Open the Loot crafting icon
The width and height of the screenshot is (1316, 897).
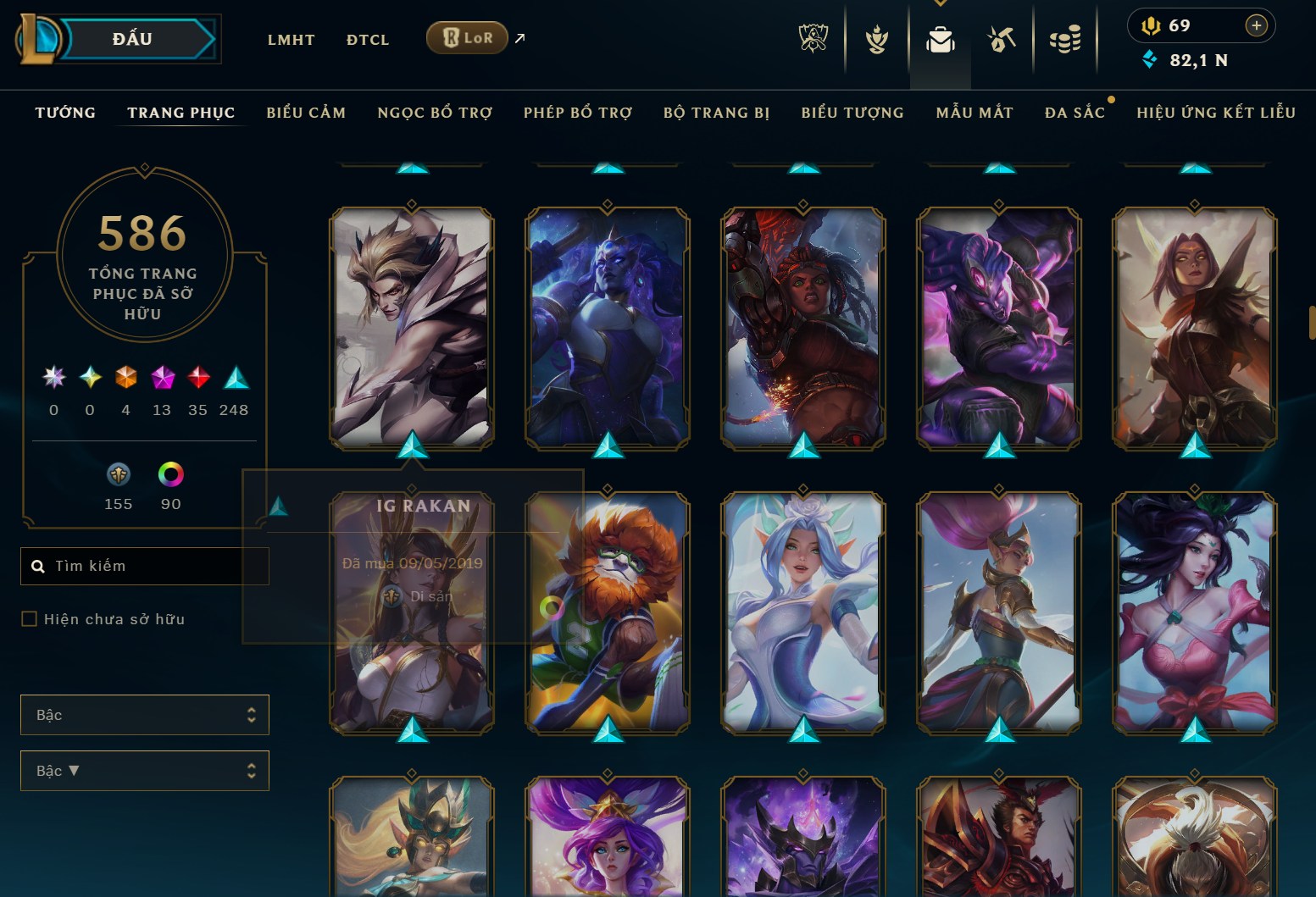pos(1002,38)
